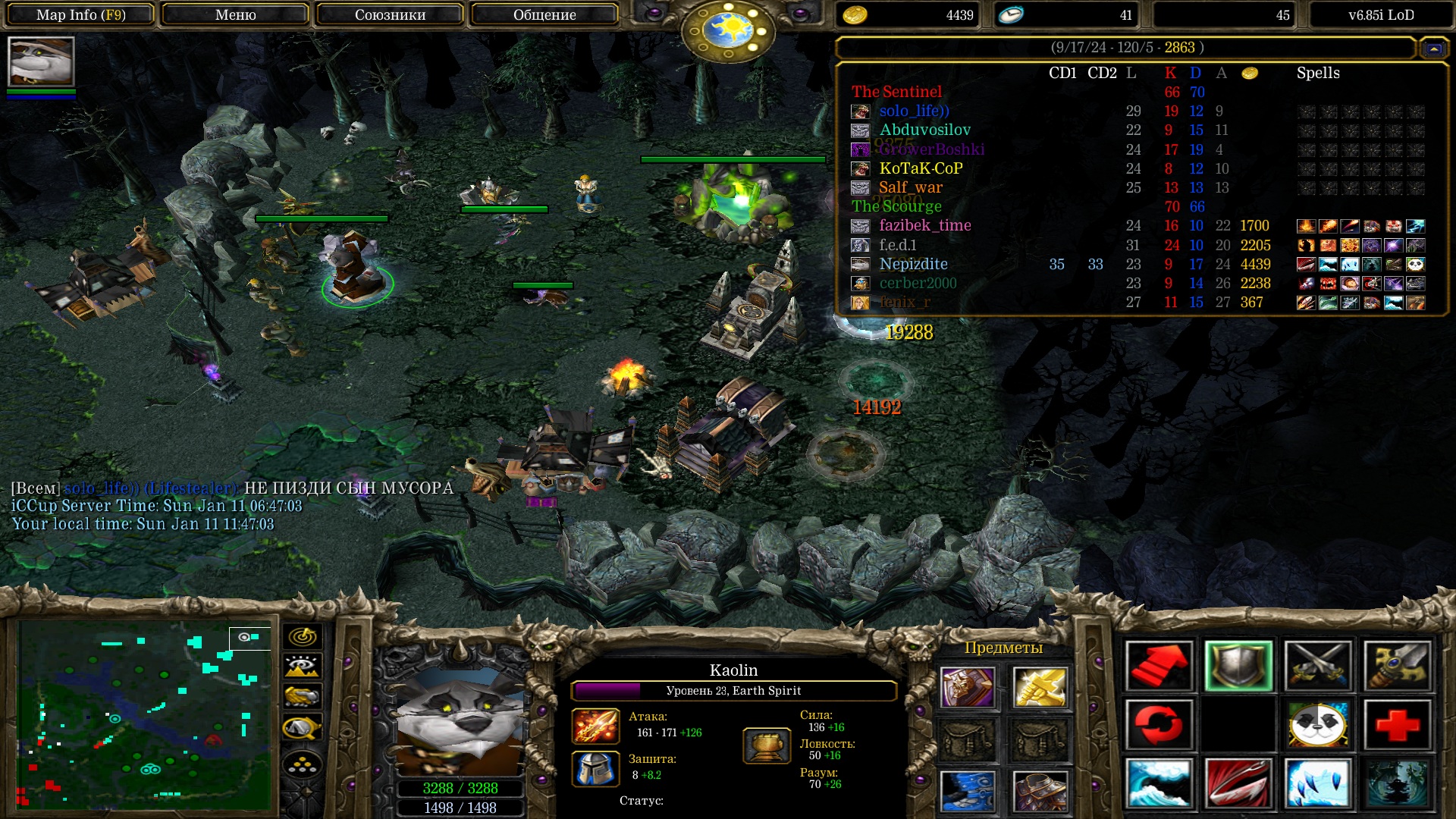Select the blue boots inventory item
Viewport: 1456px width, 819px height.
[x=968, y=790]
